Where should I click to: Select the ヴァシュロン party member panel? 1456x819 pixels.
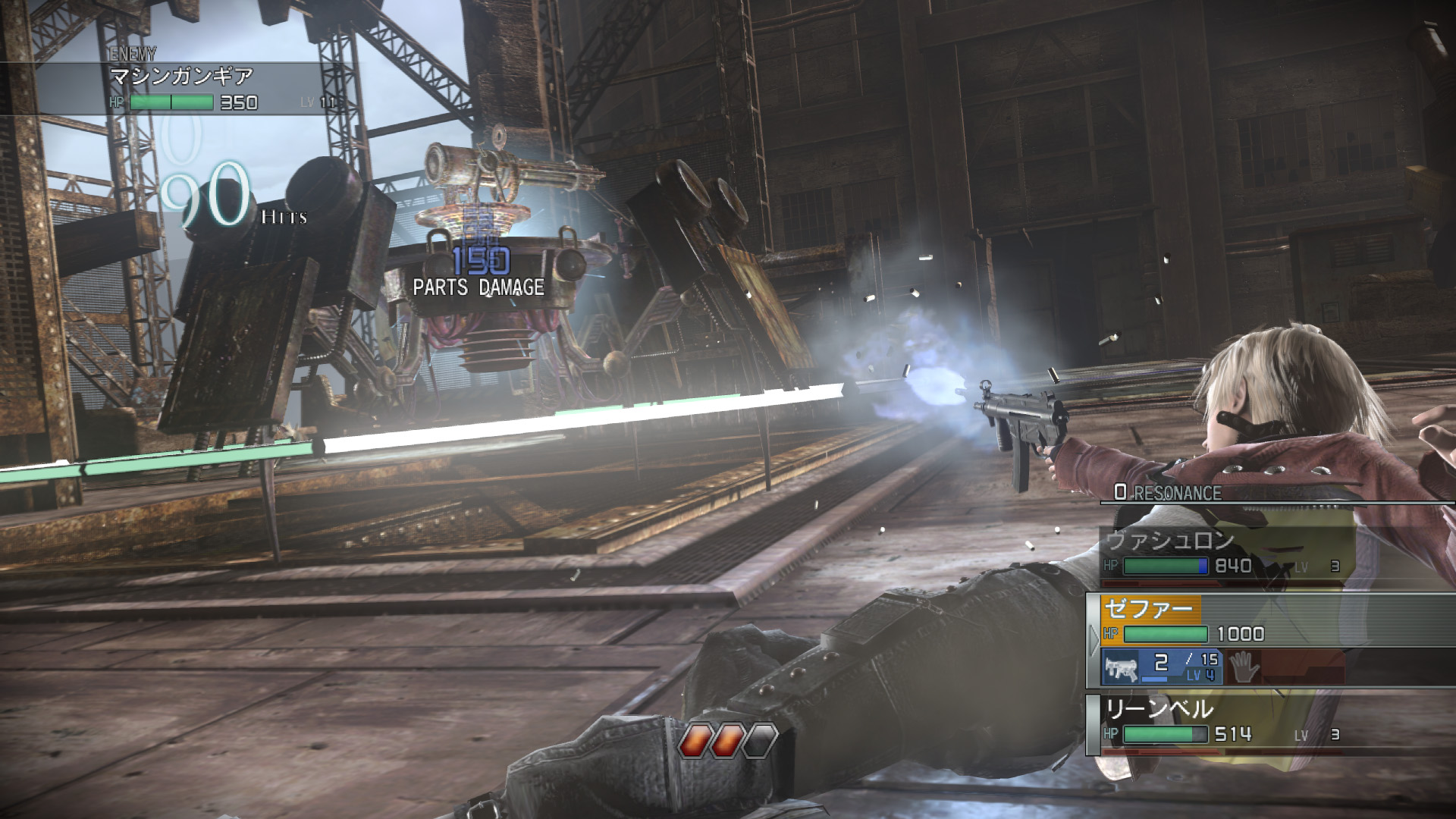point(1225,555)
